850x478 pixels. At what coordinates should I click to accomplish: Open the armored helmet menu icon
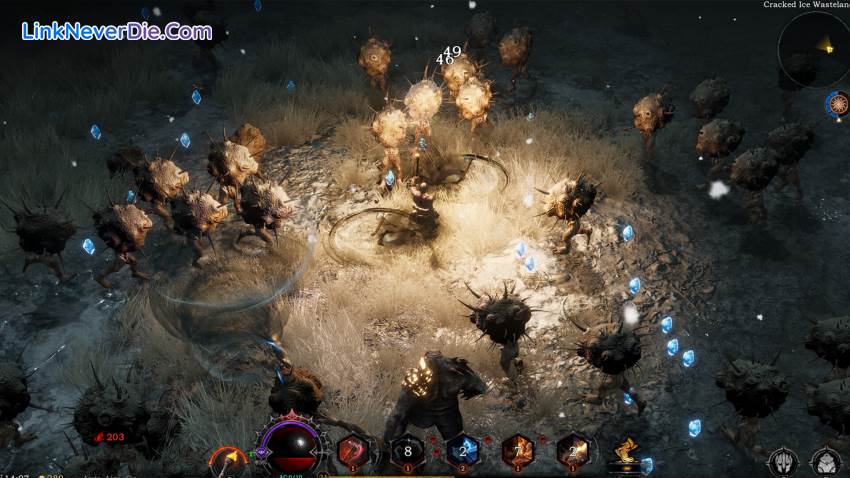point(782,462)
